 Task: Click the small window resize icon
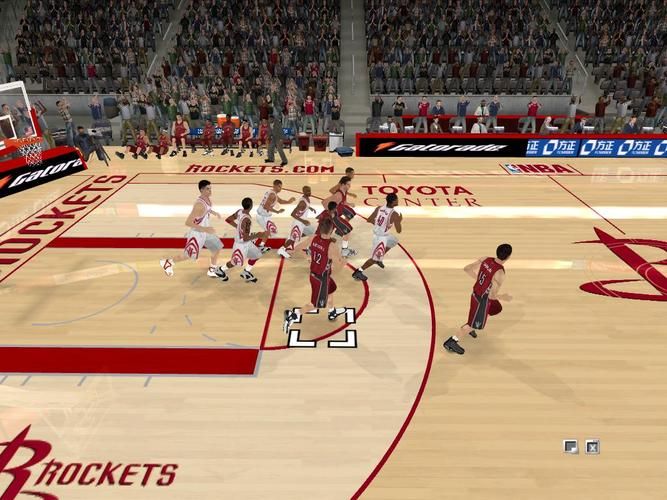point(570,447)
